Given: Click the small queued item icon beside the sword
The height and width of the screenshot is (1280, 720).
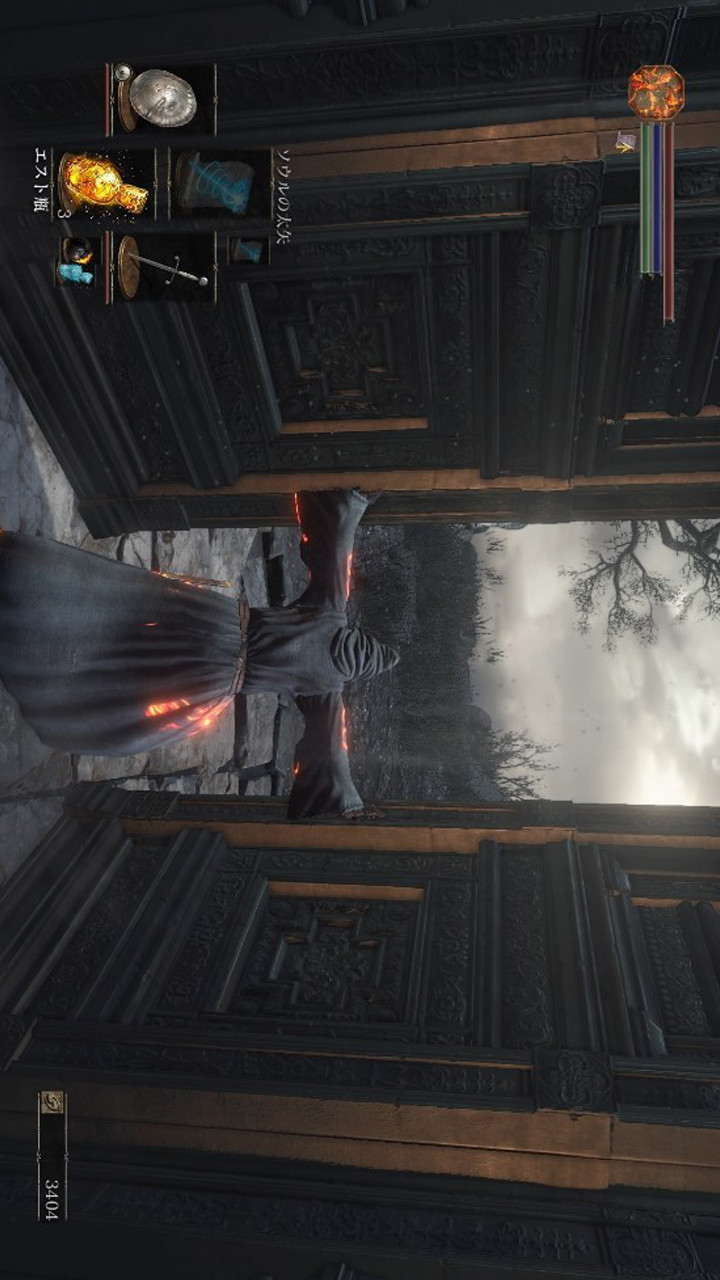Looking at the screenshot, I should (76, 261).
